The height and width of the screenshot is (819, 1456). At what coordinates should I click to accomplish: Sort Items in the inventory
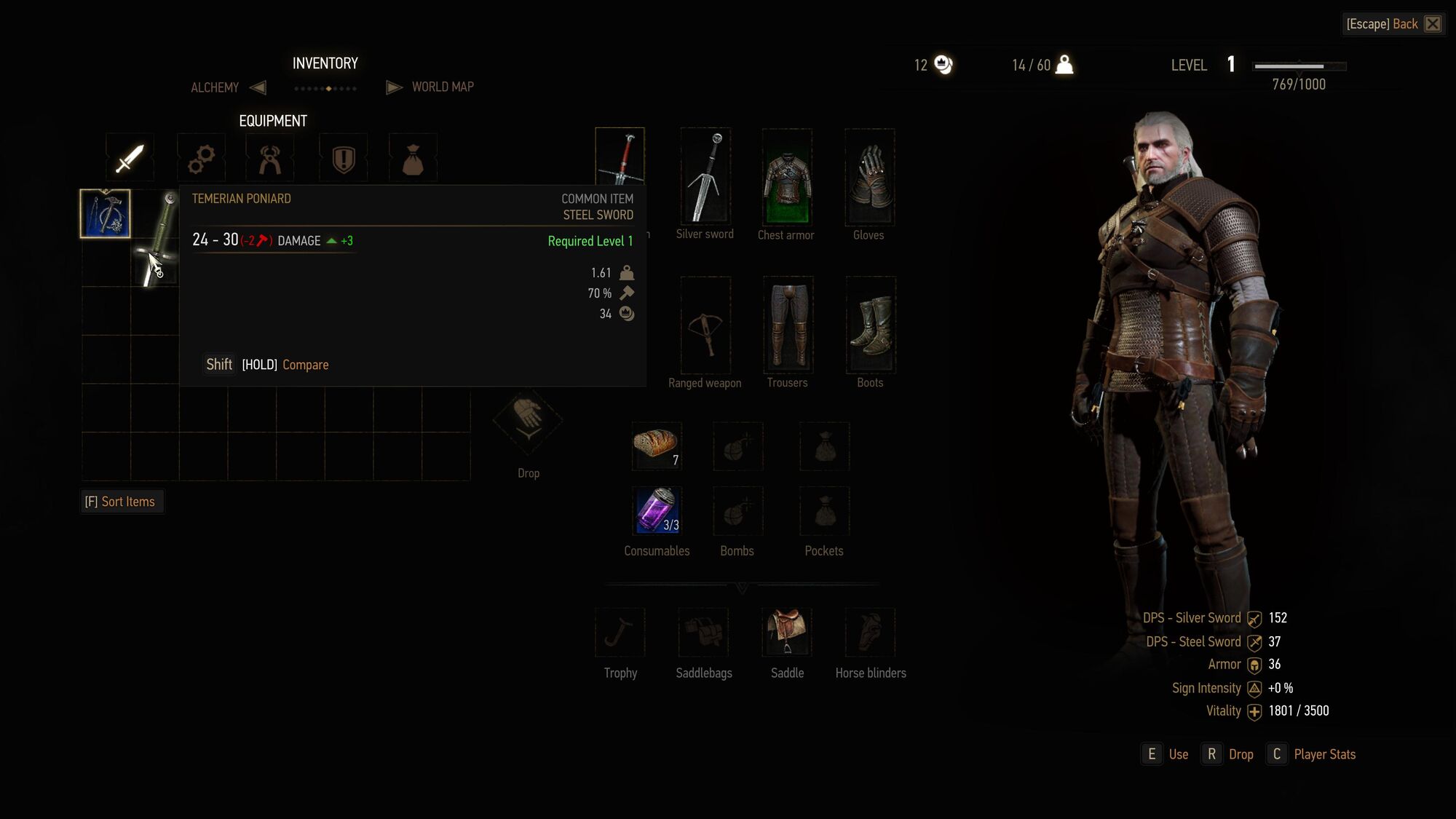[x=122, y=502]
